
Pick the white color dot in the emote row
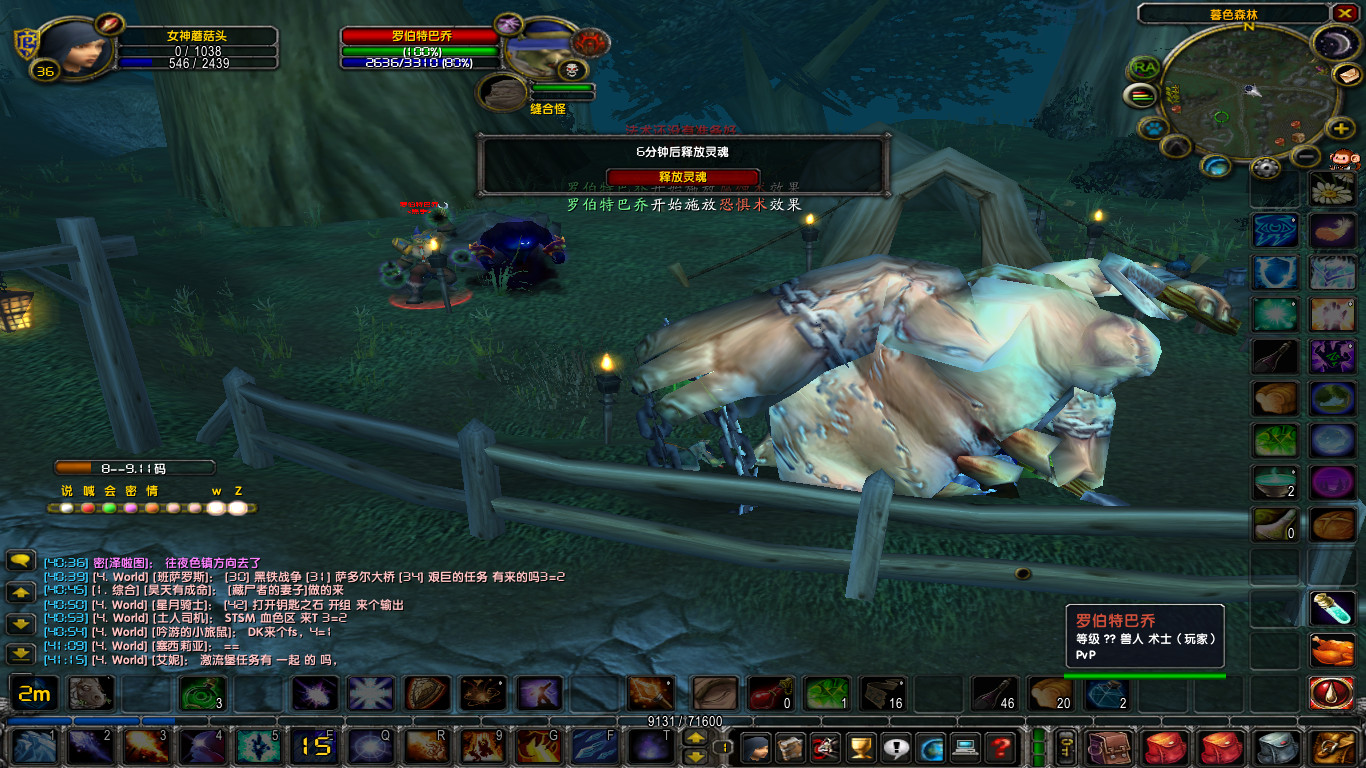tap(66, 507)
